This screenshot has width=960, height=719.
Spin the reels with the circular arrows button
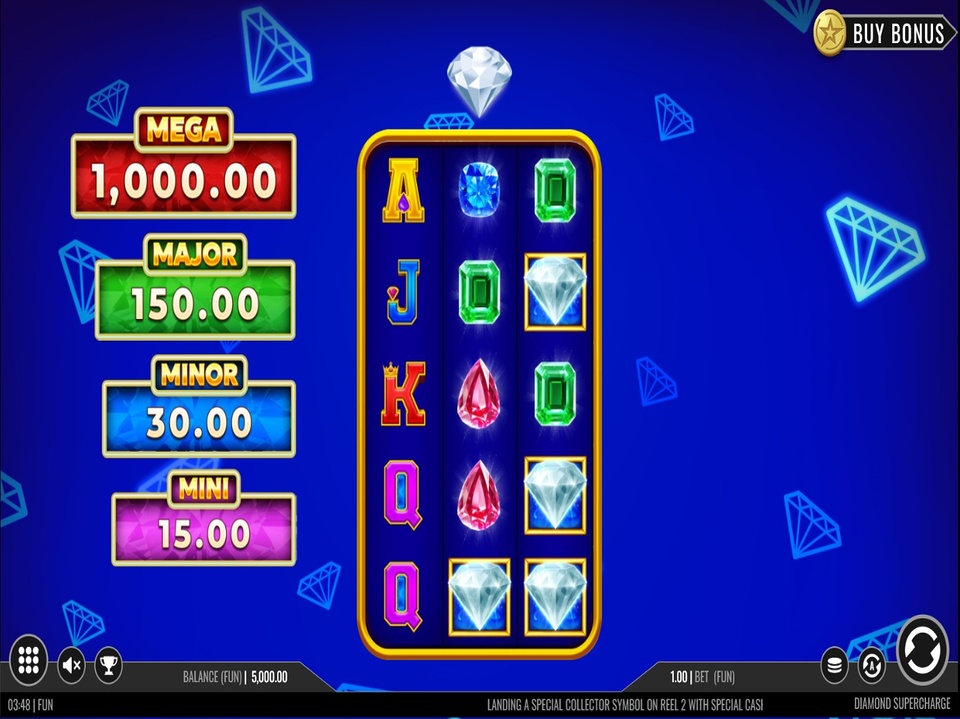tap(921, 652)
